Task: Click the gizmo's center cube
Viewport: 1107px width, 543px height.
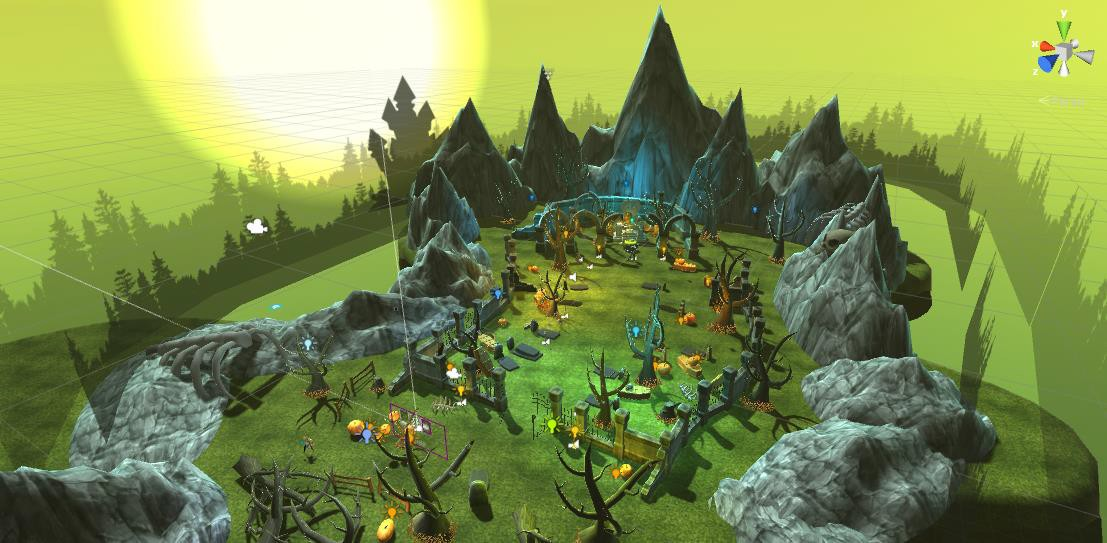Action: (1065, 51)
